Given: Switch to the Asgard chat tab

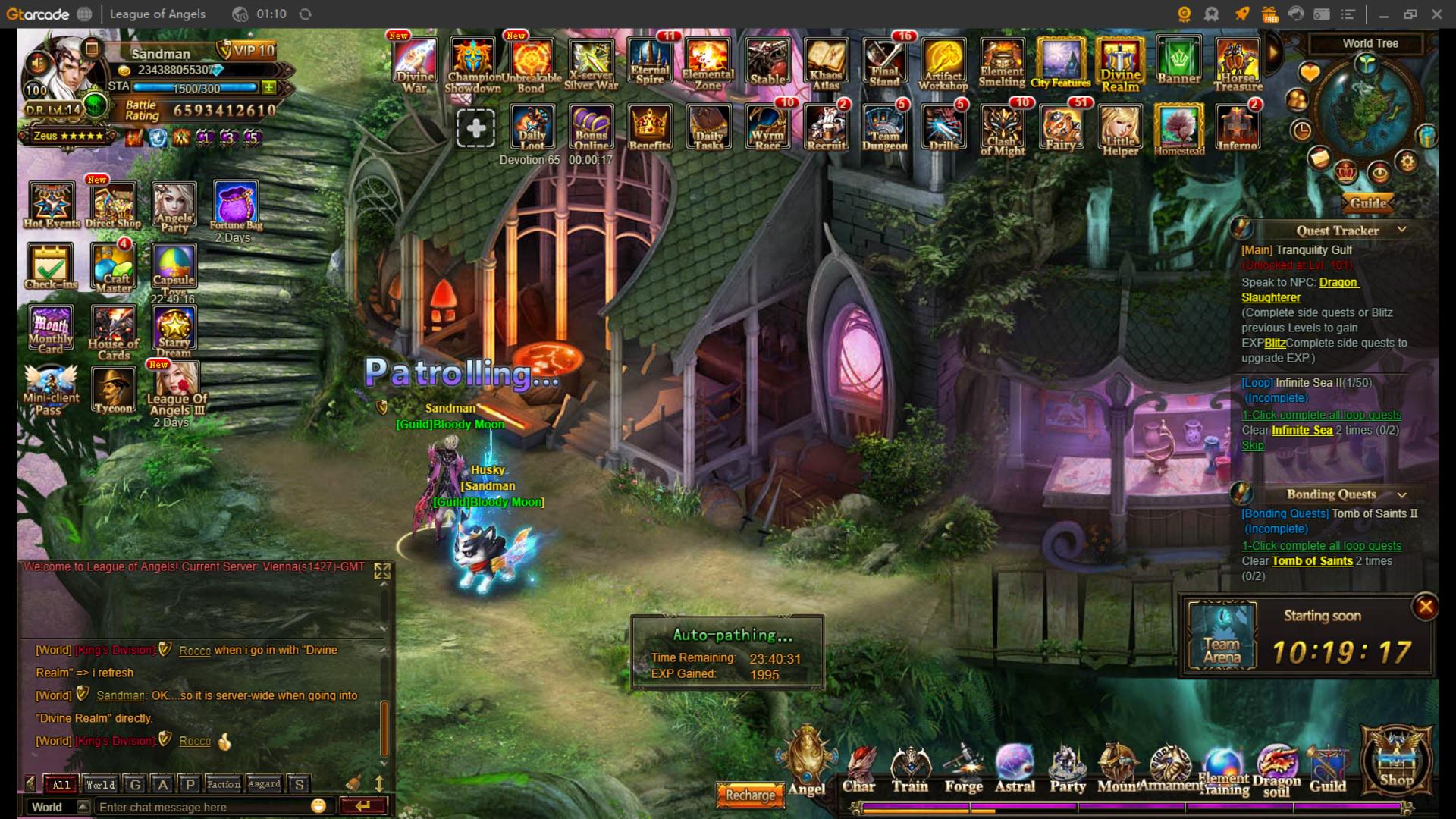Looking at the screenshot, I should (x=265, y=785).
